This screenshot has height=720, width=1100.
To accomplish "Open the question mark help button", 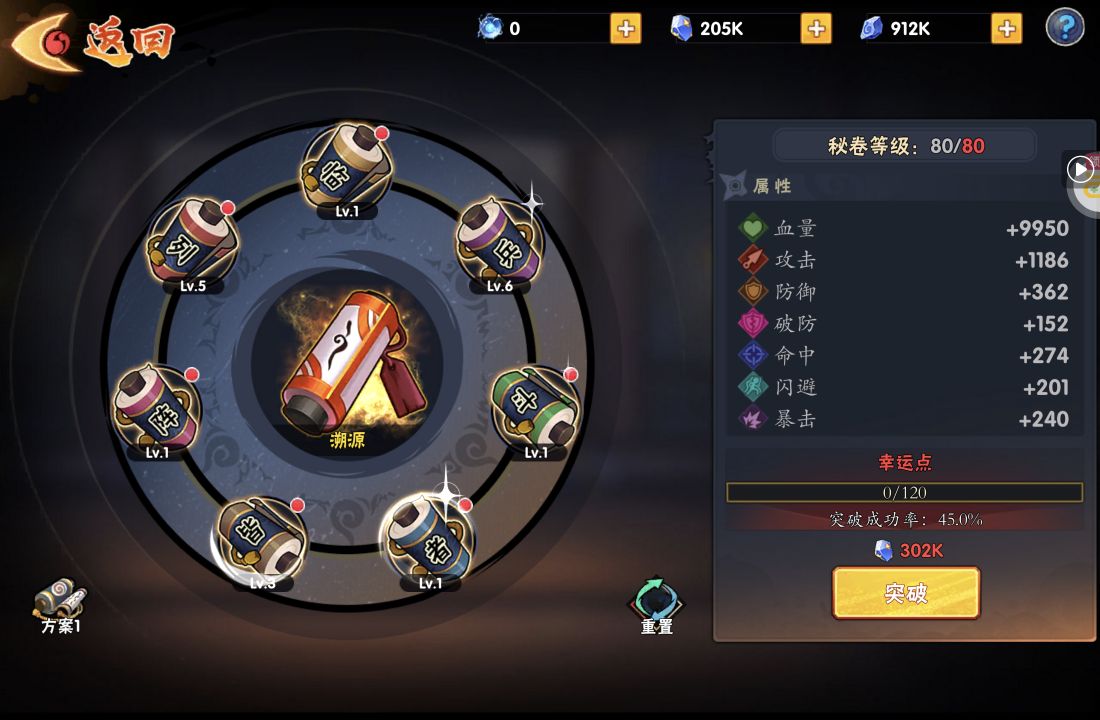I will (x=1065, y=27).
